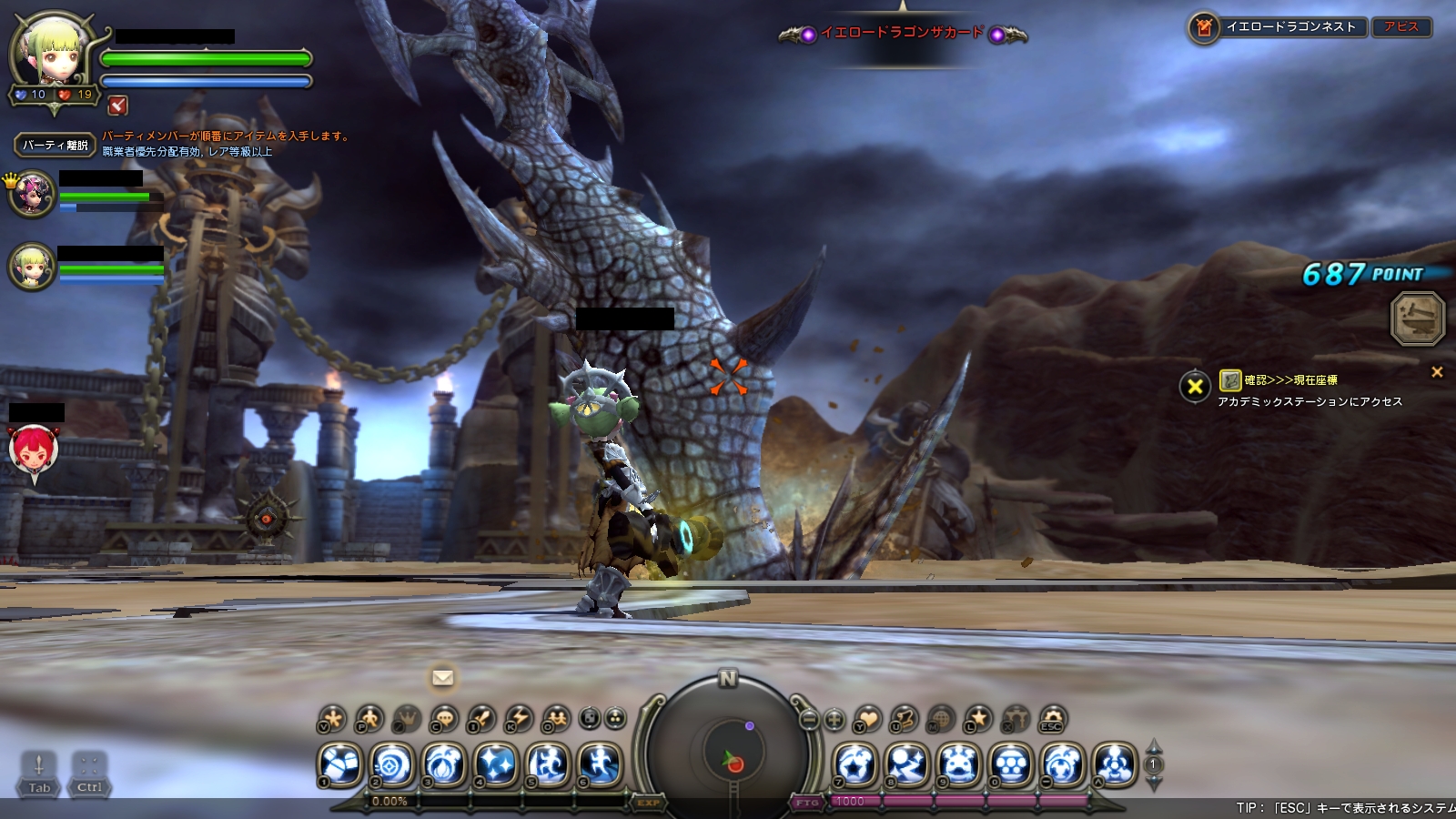Open the chat speech bubble menu
The width and height of the screenshot is (1456, 819).
[444, 719]
